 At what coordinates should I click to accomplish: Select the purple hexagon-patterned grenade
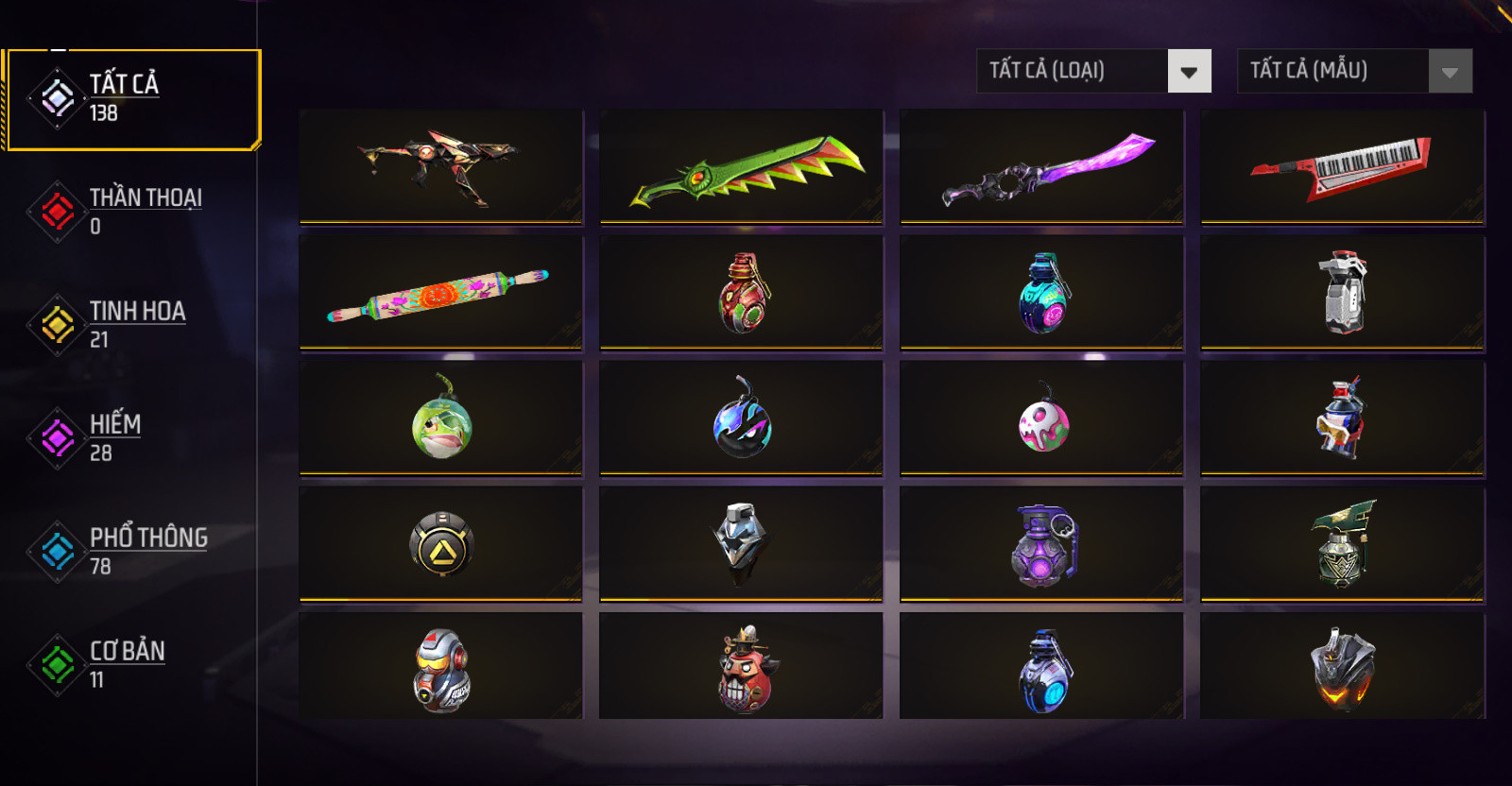[x=1042, y=544]
